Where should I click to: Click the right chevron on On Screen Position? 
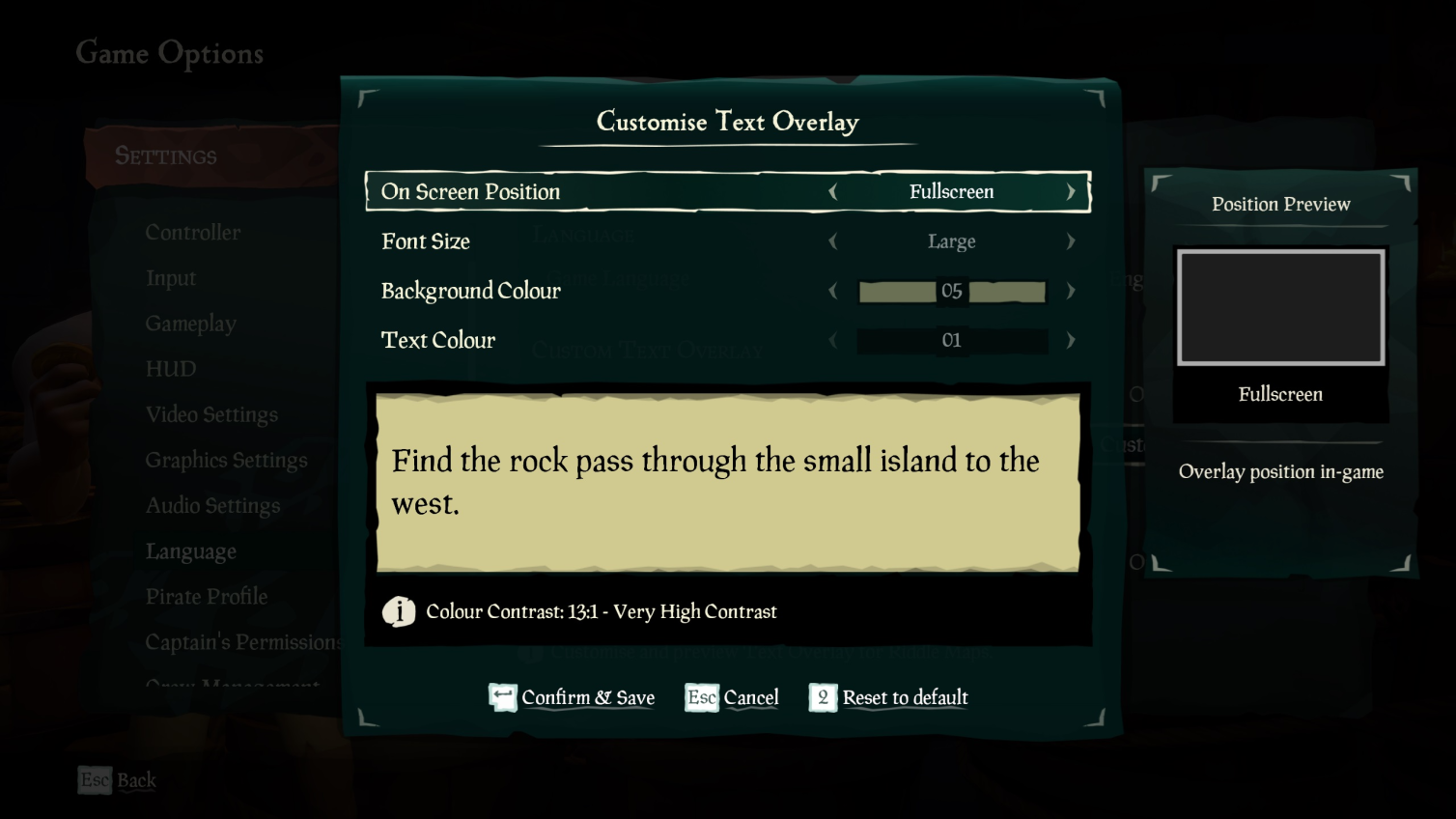[x=1071, y=191]
